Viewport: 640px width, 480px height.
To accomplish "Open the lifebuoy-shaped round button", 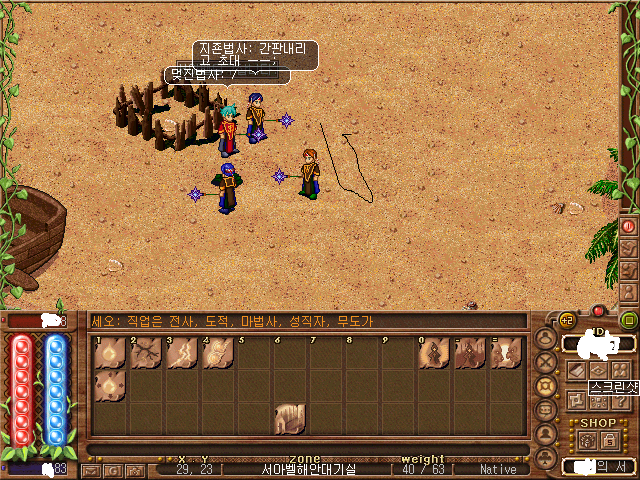I will coord(546,386).
